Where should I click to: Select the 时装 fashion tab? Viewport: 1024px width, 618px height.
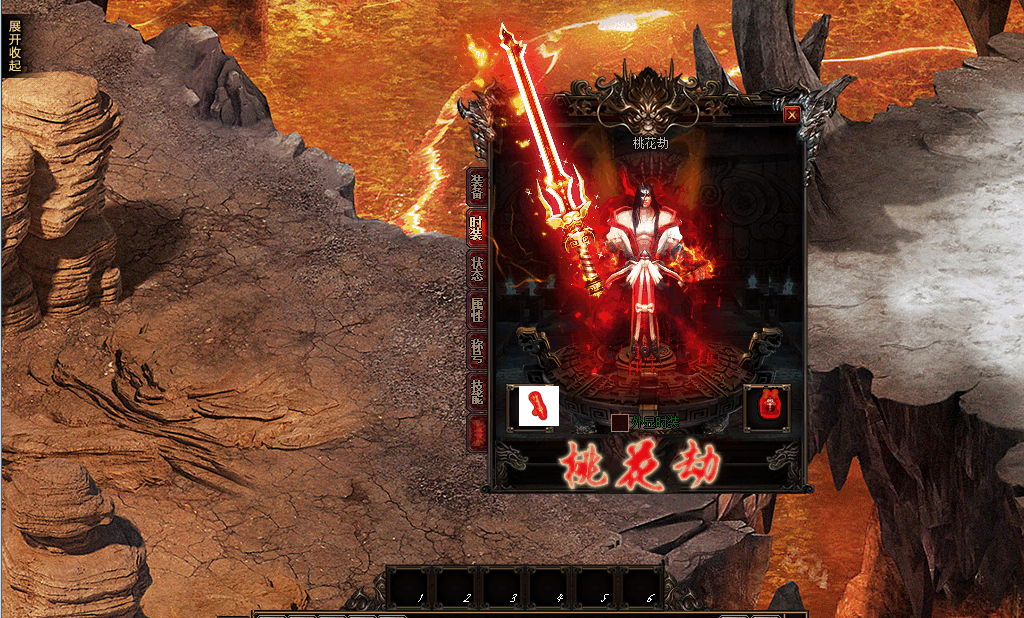[478, 227]
